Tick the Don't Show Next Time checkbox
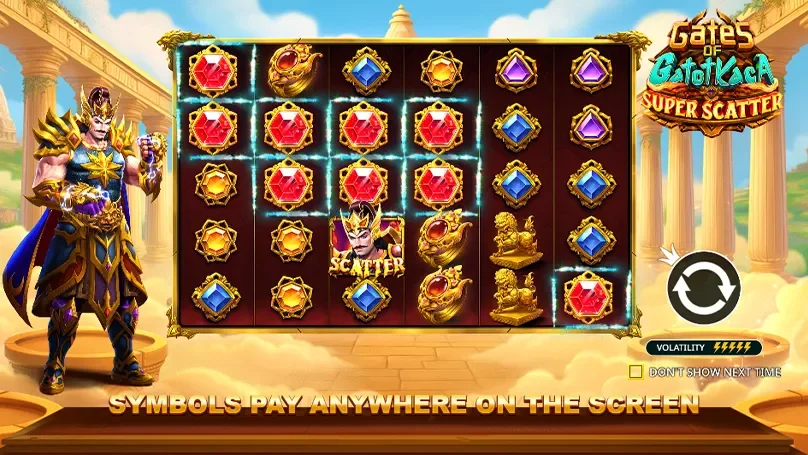The image size is (808, 455). [636, 372]
